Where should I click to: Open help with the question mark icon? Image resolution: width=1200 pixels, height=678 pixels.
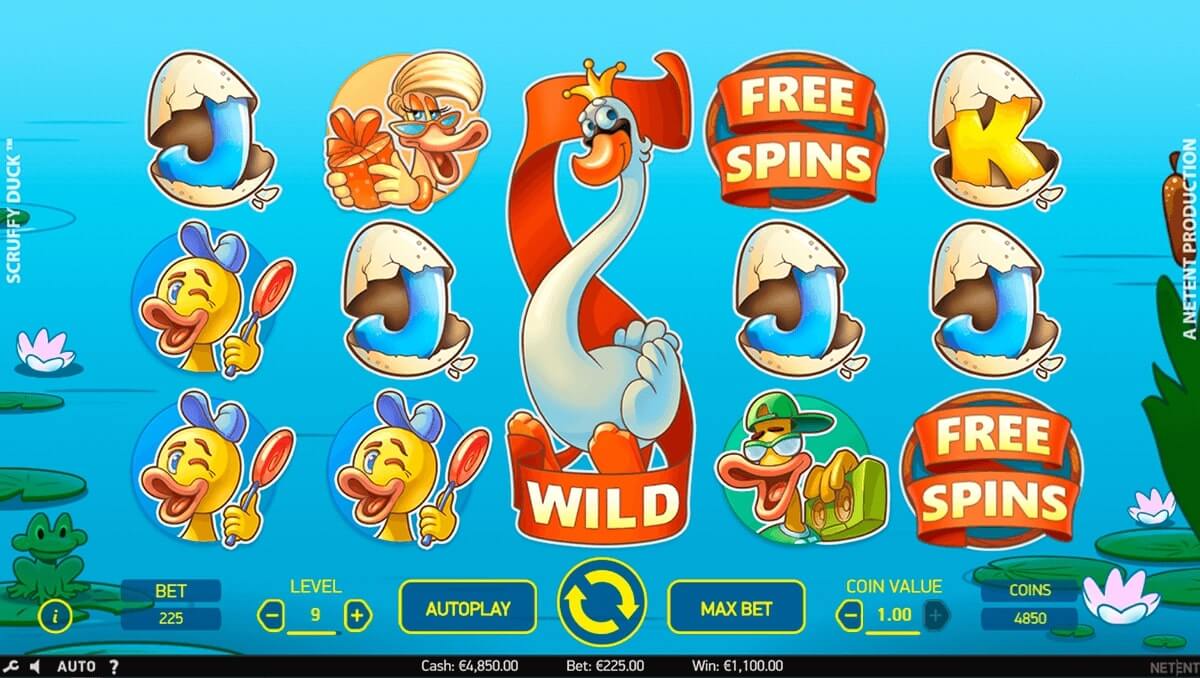tap(113, 666)
